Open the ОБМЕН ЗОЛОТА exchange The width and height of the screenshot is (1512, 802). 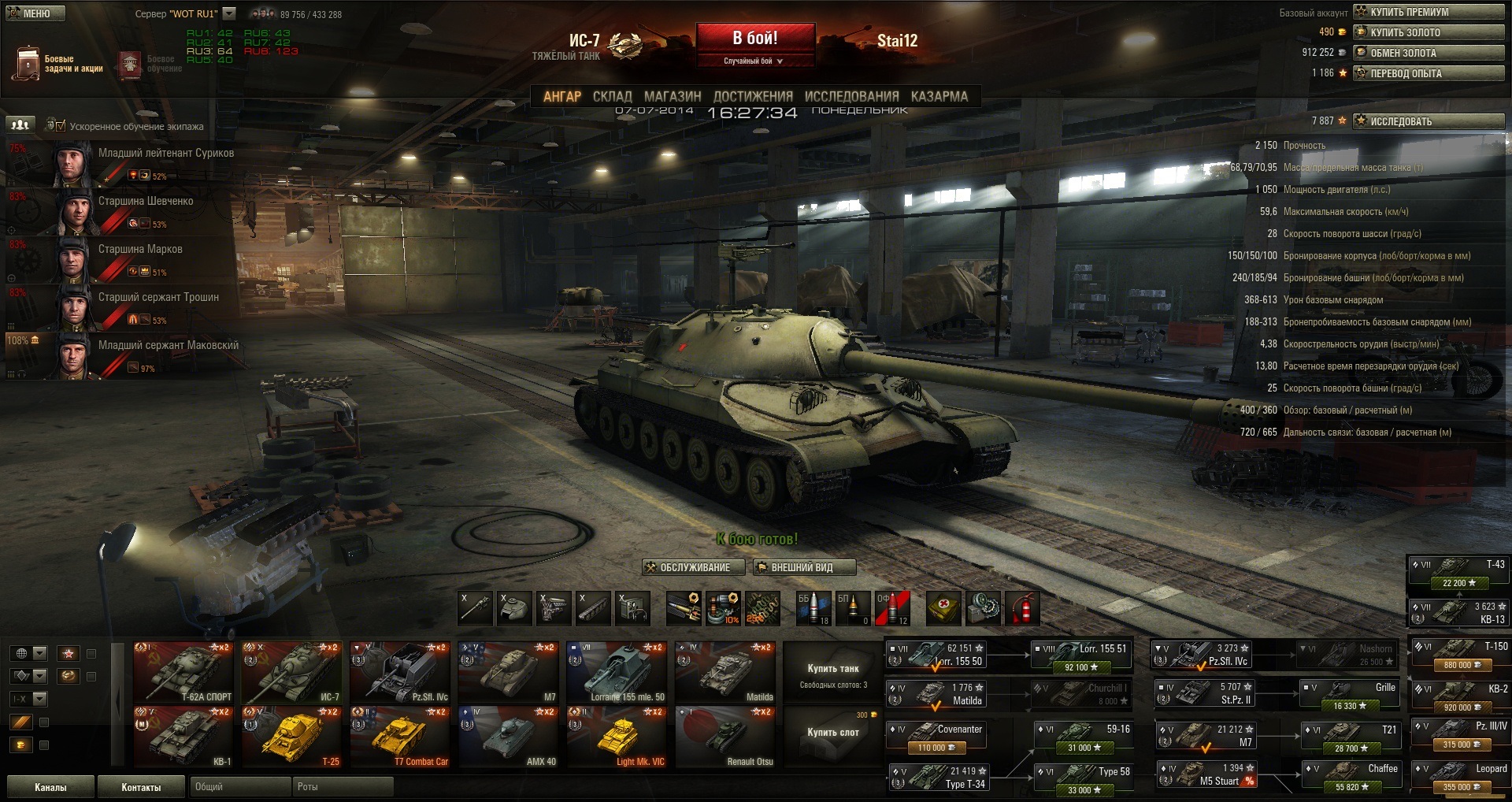pyautogui.click(x=1429, y=53)
